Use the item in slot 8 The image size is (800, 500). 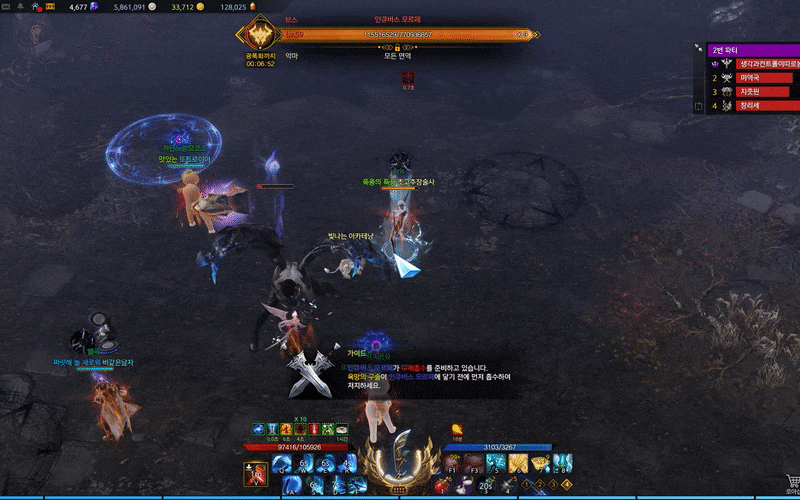coord(562,463)
